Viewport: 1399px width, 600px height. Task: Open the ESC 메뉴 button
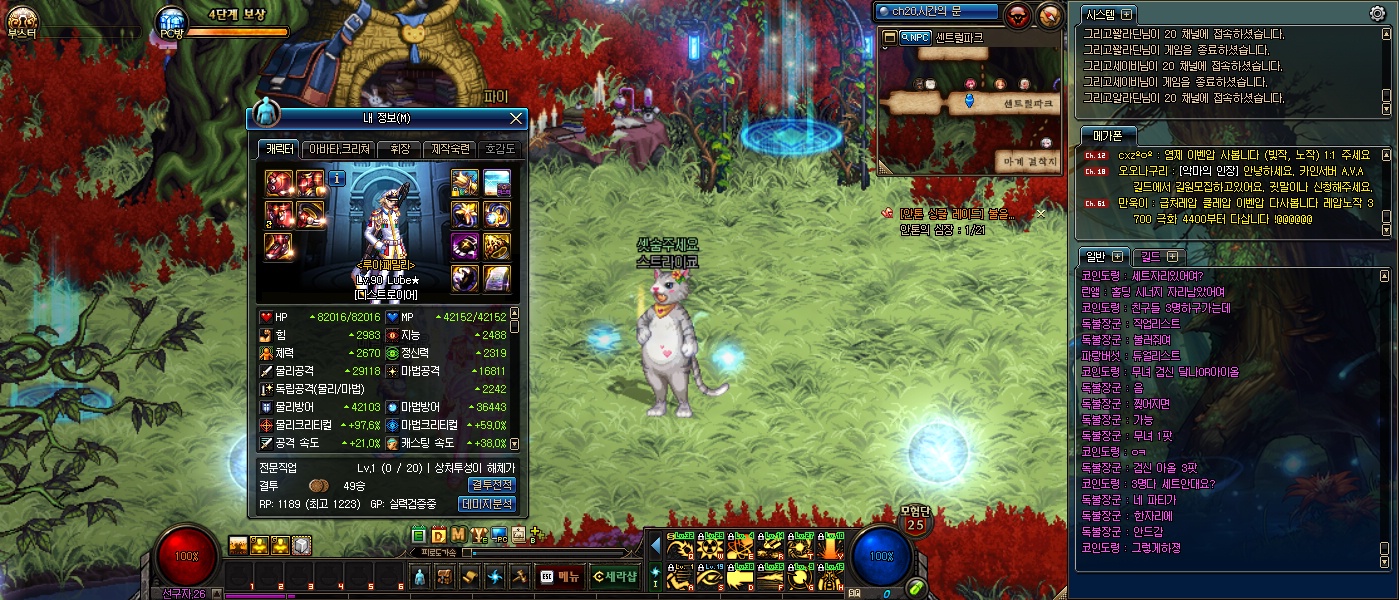[560, 576]
